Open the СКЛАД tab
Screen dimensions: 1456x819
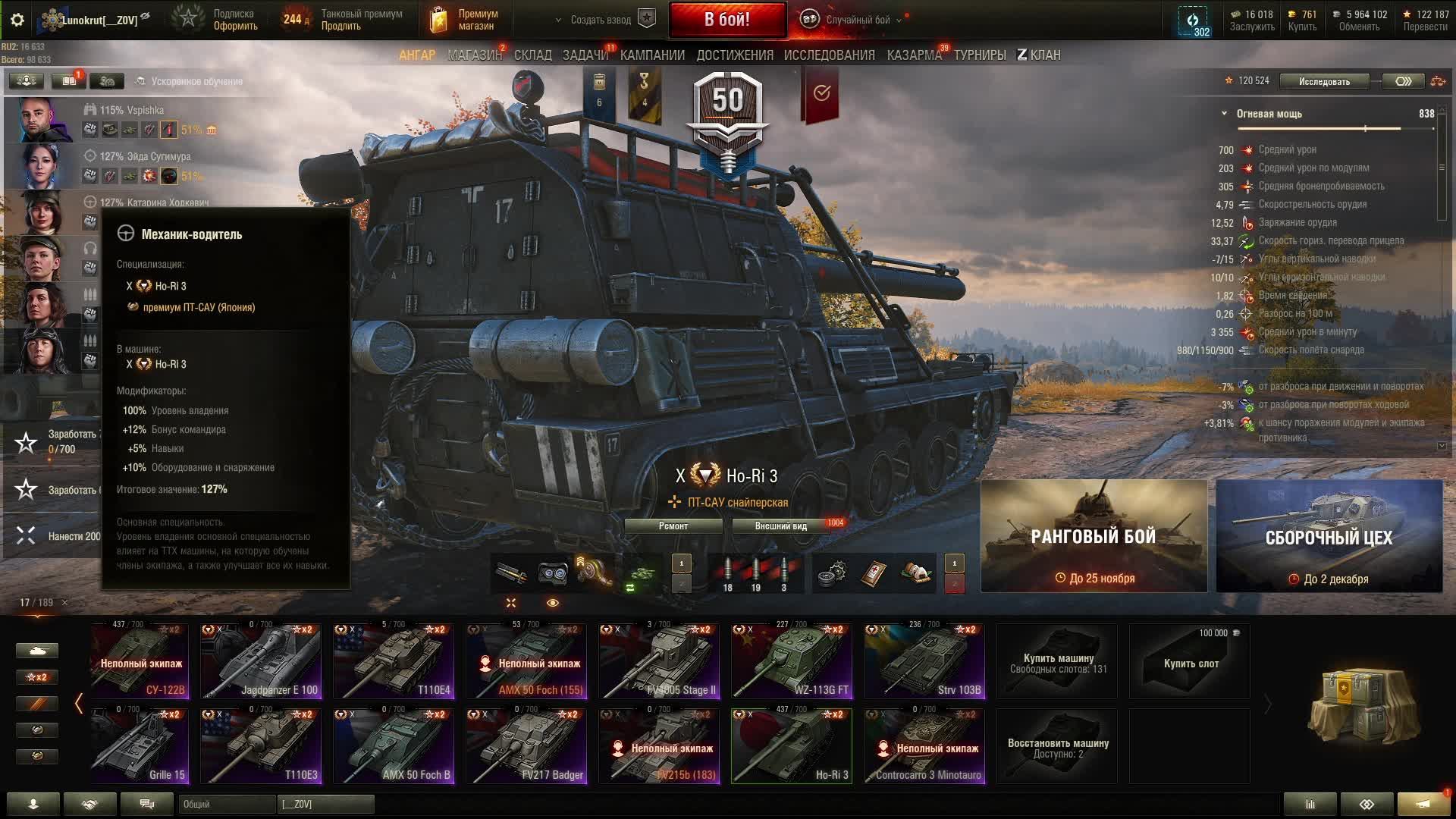[532, 55]
